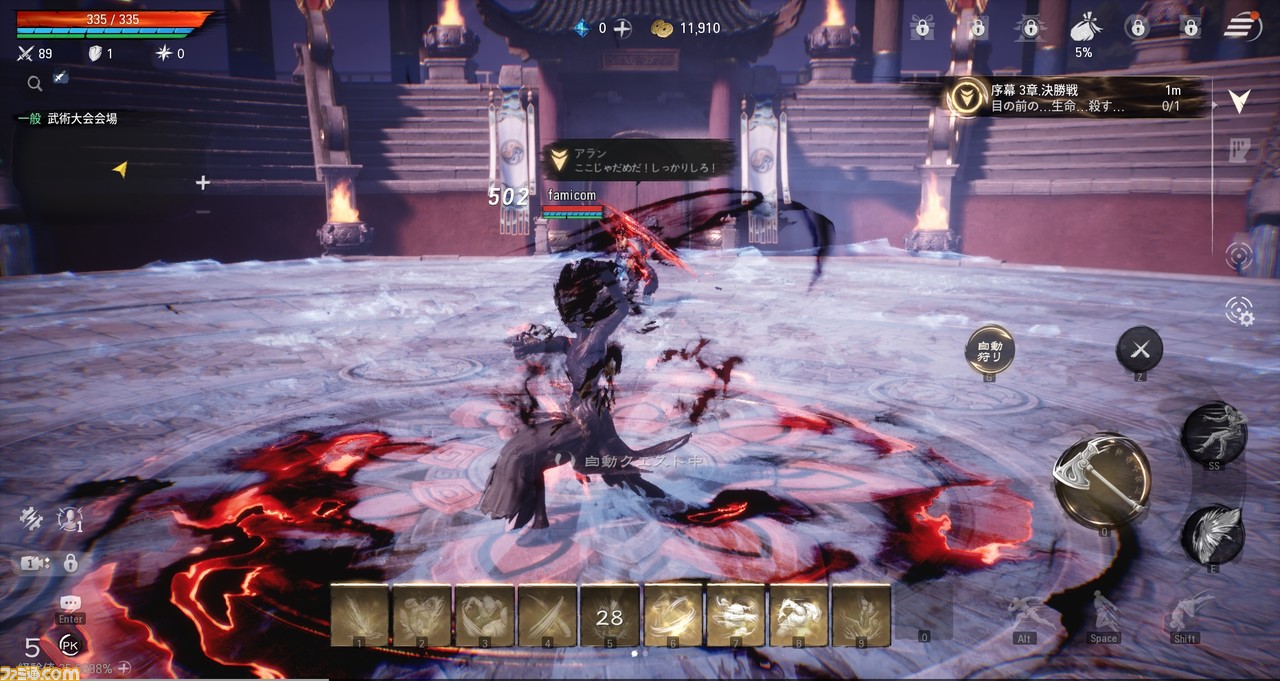This screenshot has width=1280, height=681.
Task: Toggle the PK mode button
Action: [x=70, y=645]
